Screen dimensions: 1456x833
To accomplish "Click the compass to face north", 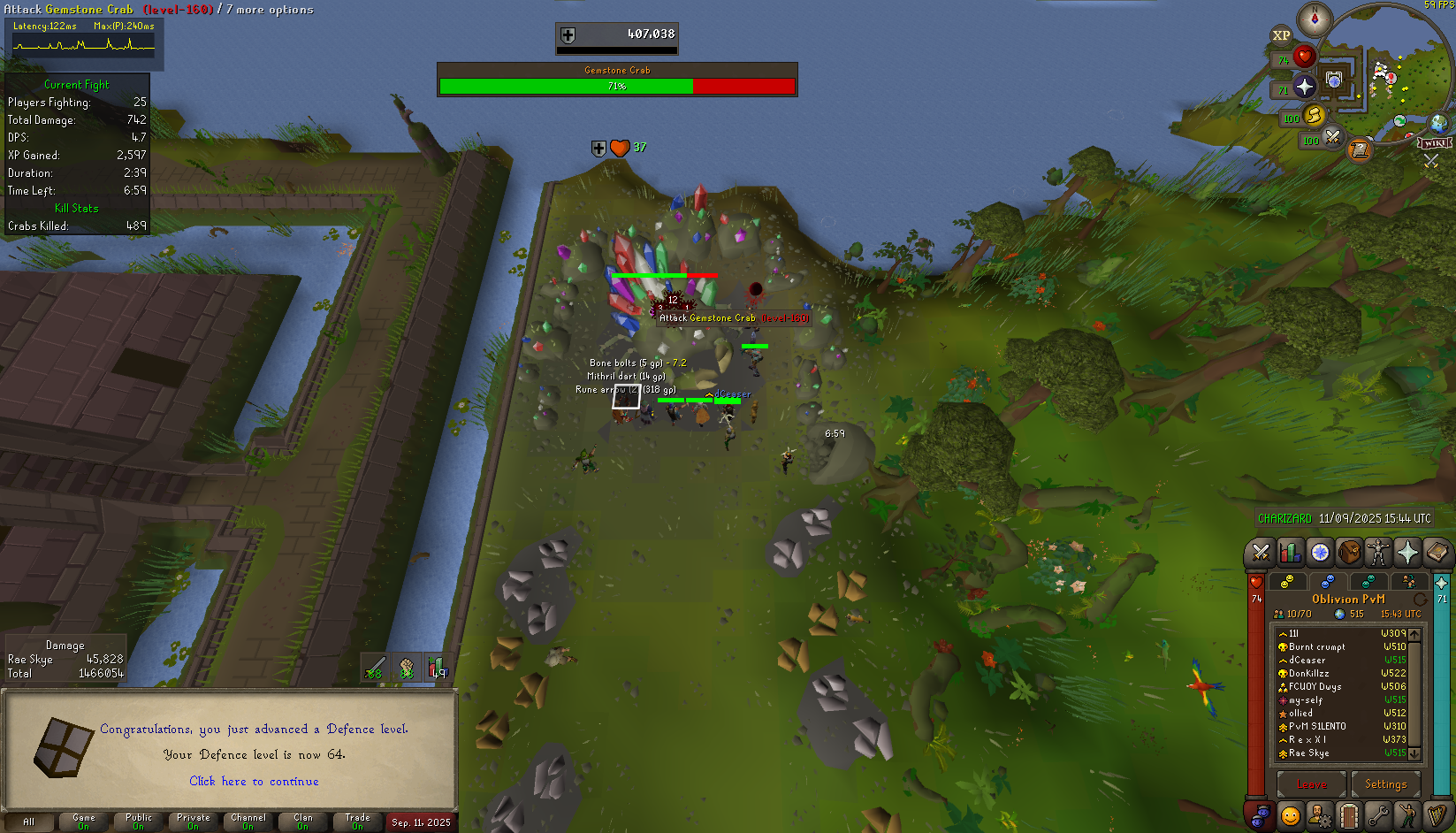I will pyautogui.click(x=1315, y=19).
